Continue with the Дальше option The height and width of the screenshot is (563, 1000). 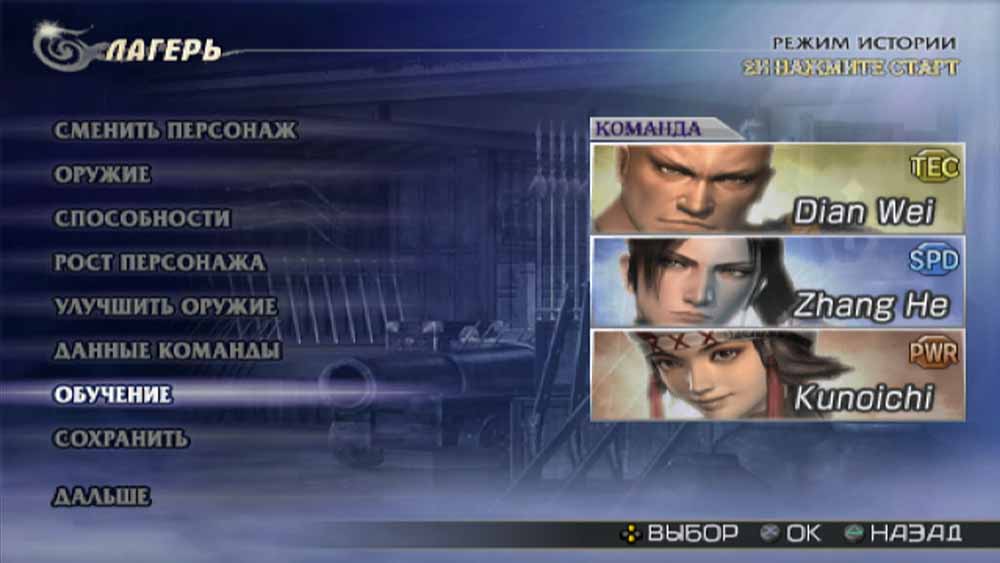coord(101,497)
